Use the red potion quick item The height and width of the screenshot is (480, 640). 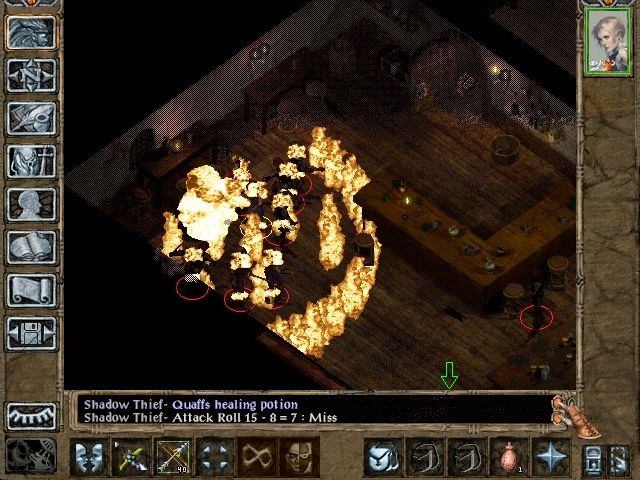507,458
